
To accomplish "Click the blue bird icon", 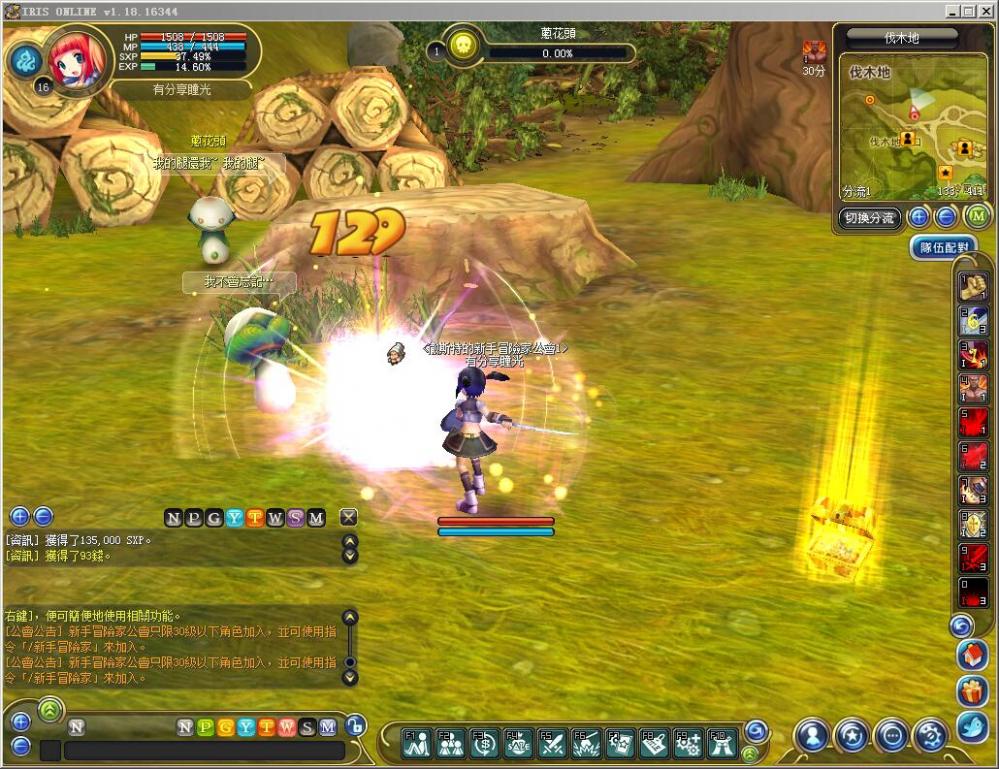I will coord(972,726).
